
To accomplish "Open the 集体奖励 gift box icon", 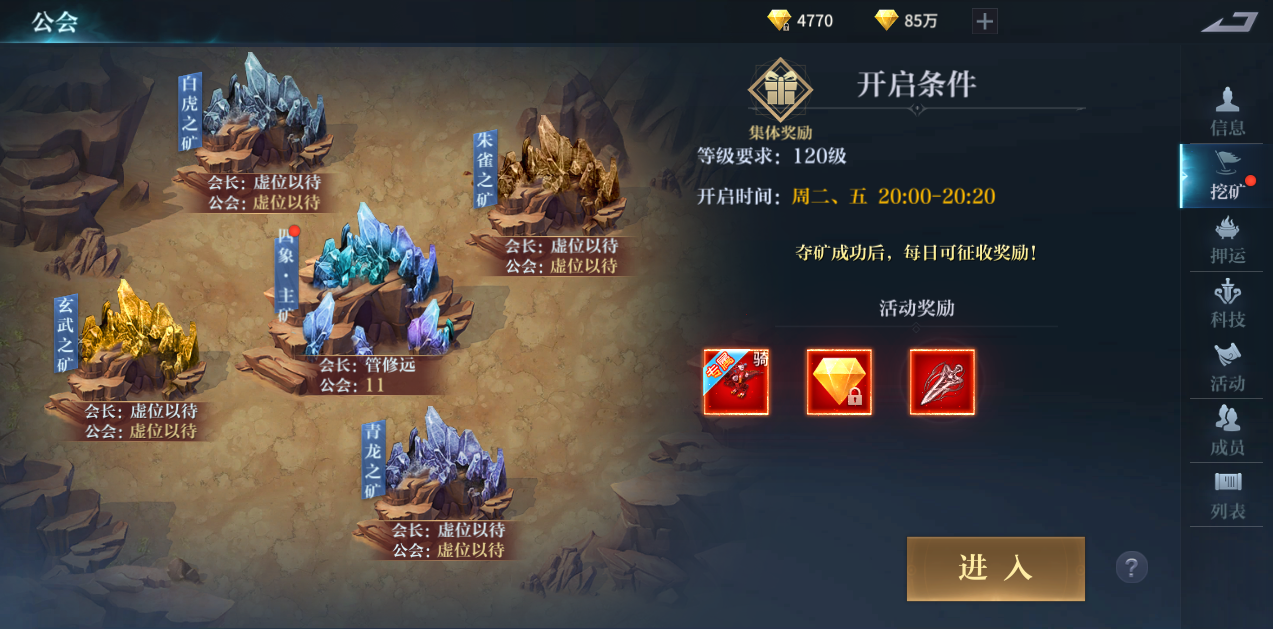I will coord(780,92).
